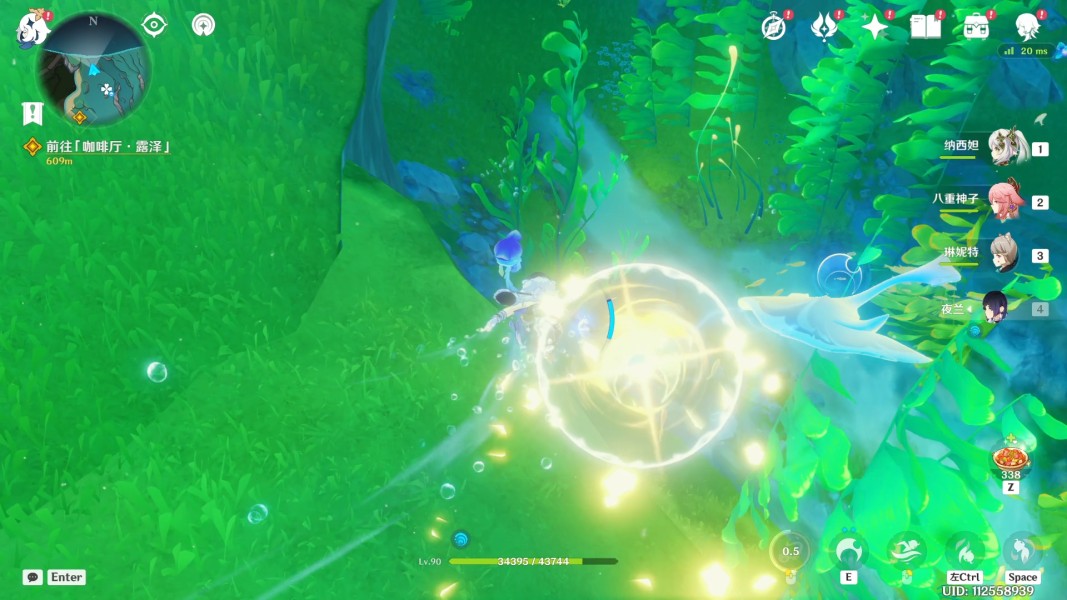Activate the eye-shaped elemental sight icon
This screenshot has height=600, width=1067.
[154, 25]
